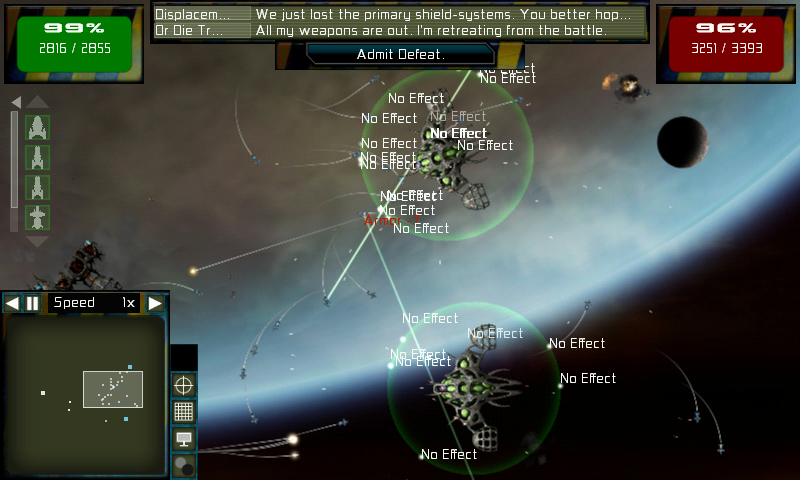Select the fourth ship in fleet list
The width and height of the screenshot is (800, 480).
(x=37, y=217)
